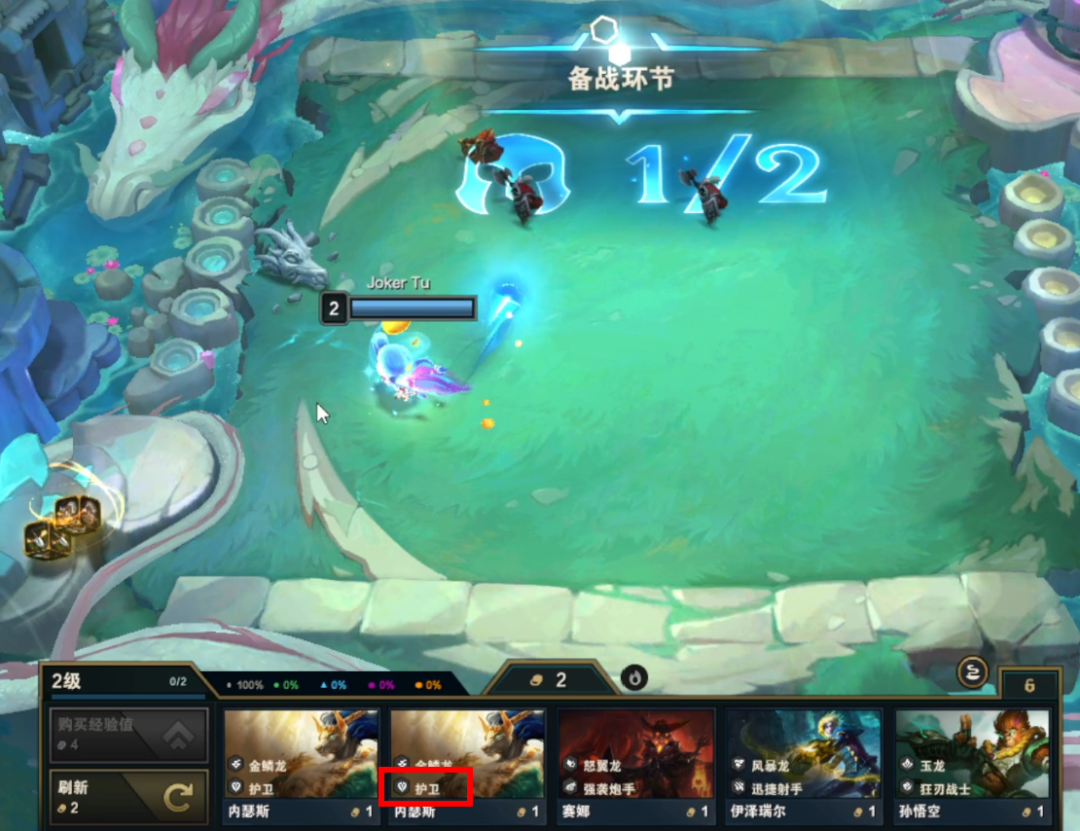Open the round spiral icon above the shop

tap(971, 673)
